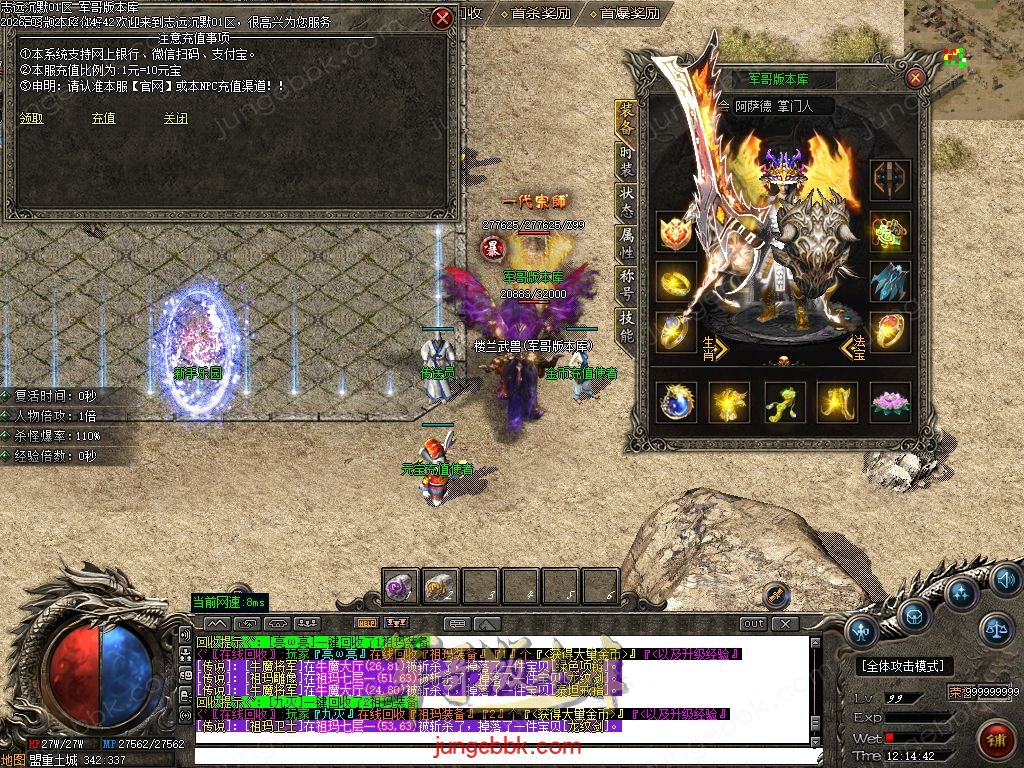Open the 法宝 treasure page

click(x=856, y=349)
